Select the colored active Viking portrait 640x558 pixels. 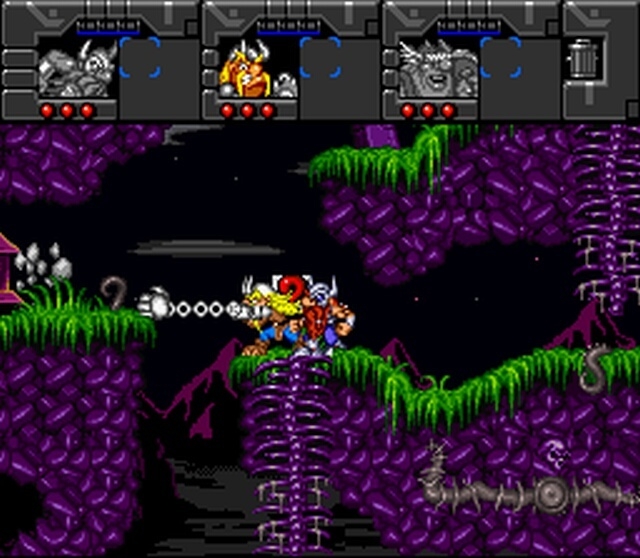tap(247, 68)
